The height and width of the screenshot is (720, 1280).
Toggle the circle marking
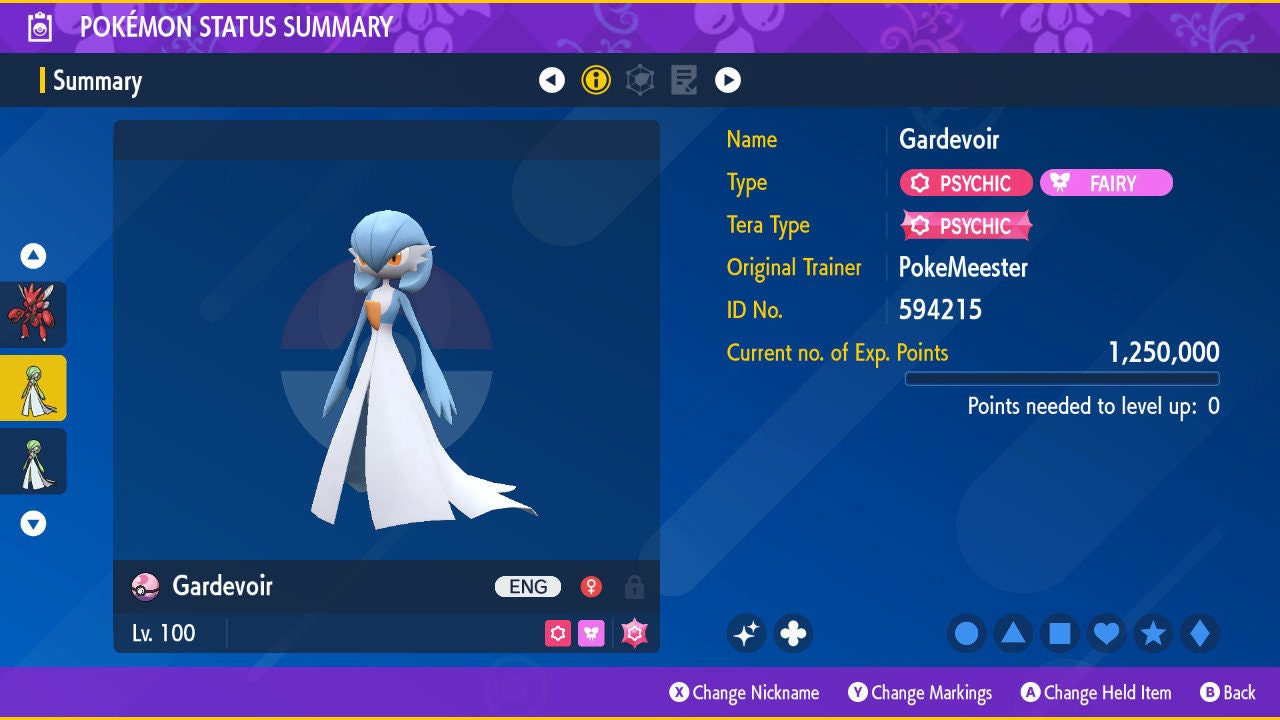pyautogui.click(x=967, y=633)
